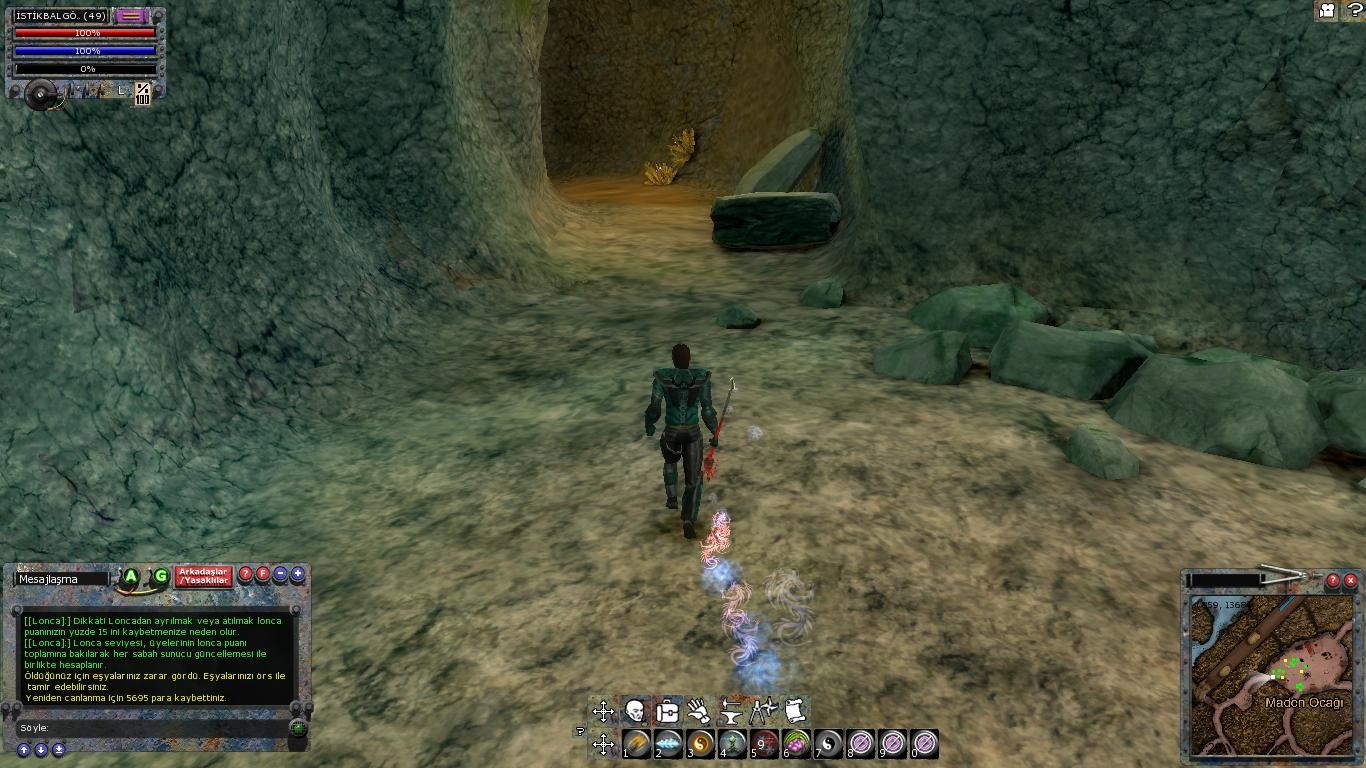Screen dimensions: 1366x768
Task: Activate the ice shard skill in slot 2
Action: (668, 744)
